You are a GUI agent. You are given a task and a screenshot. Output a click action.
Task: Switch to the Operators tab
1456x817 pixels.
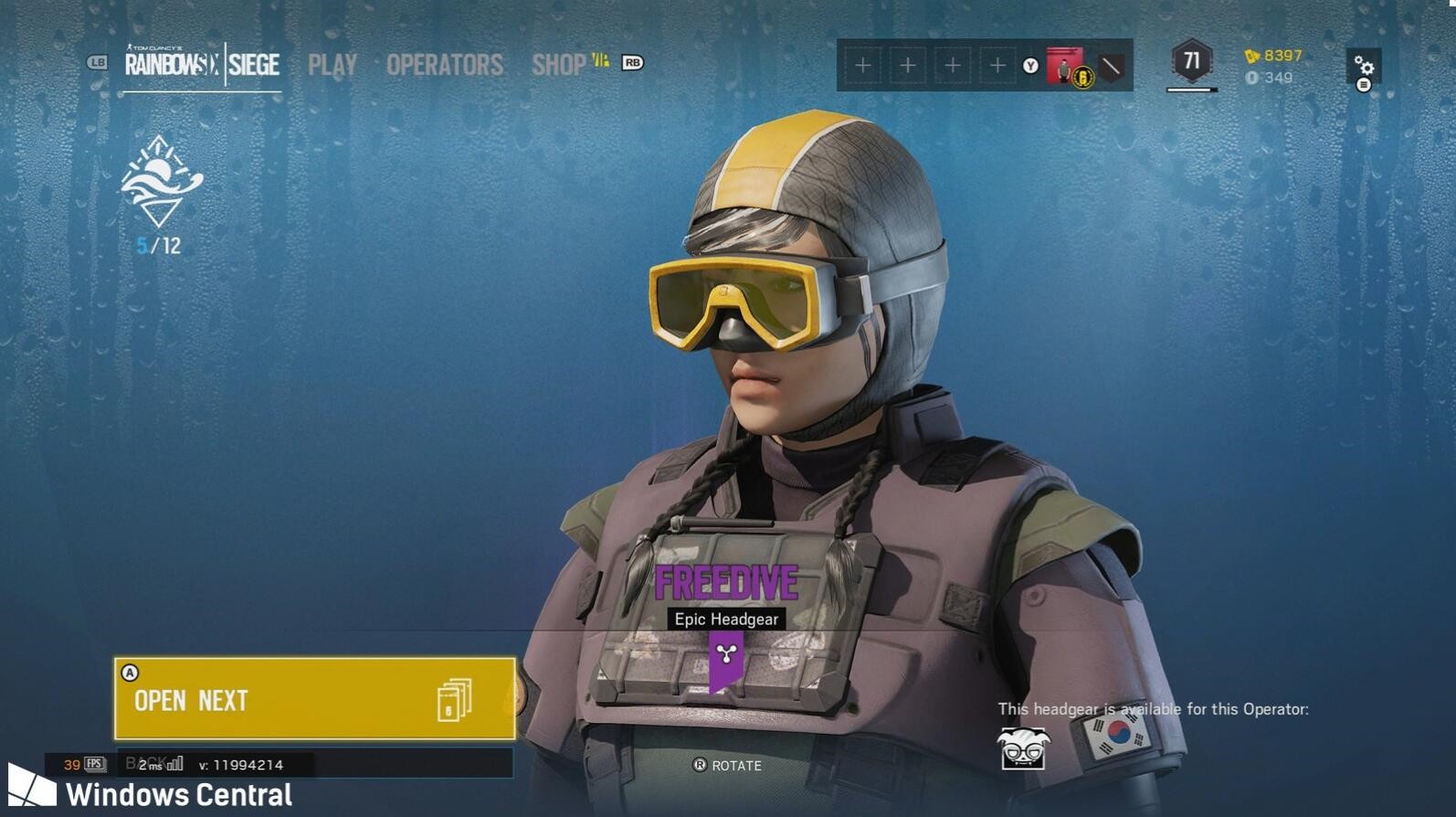click(x=444, y=65)
